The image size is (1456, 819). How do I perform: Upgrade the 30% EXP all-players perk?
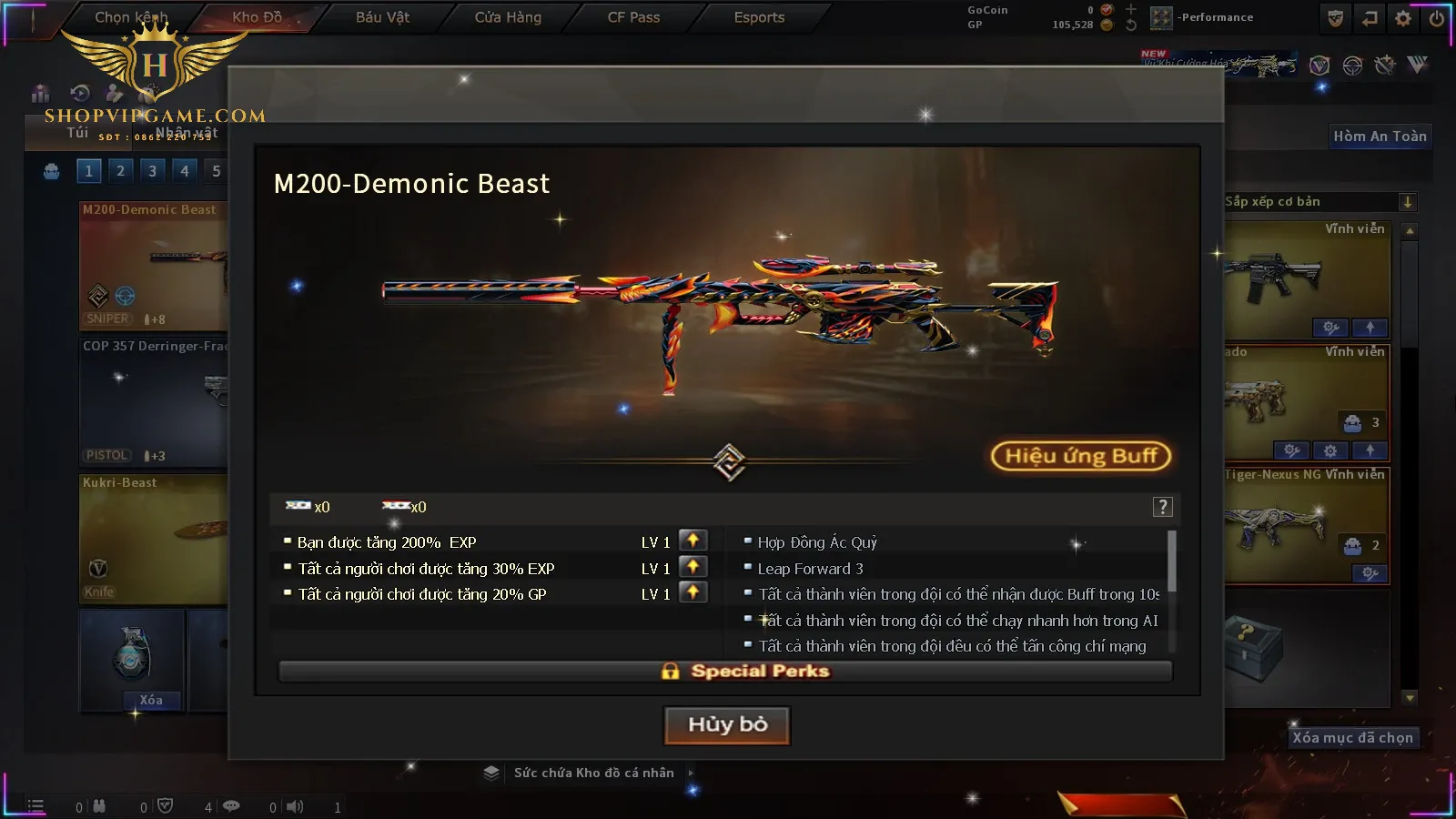point(693,567)
